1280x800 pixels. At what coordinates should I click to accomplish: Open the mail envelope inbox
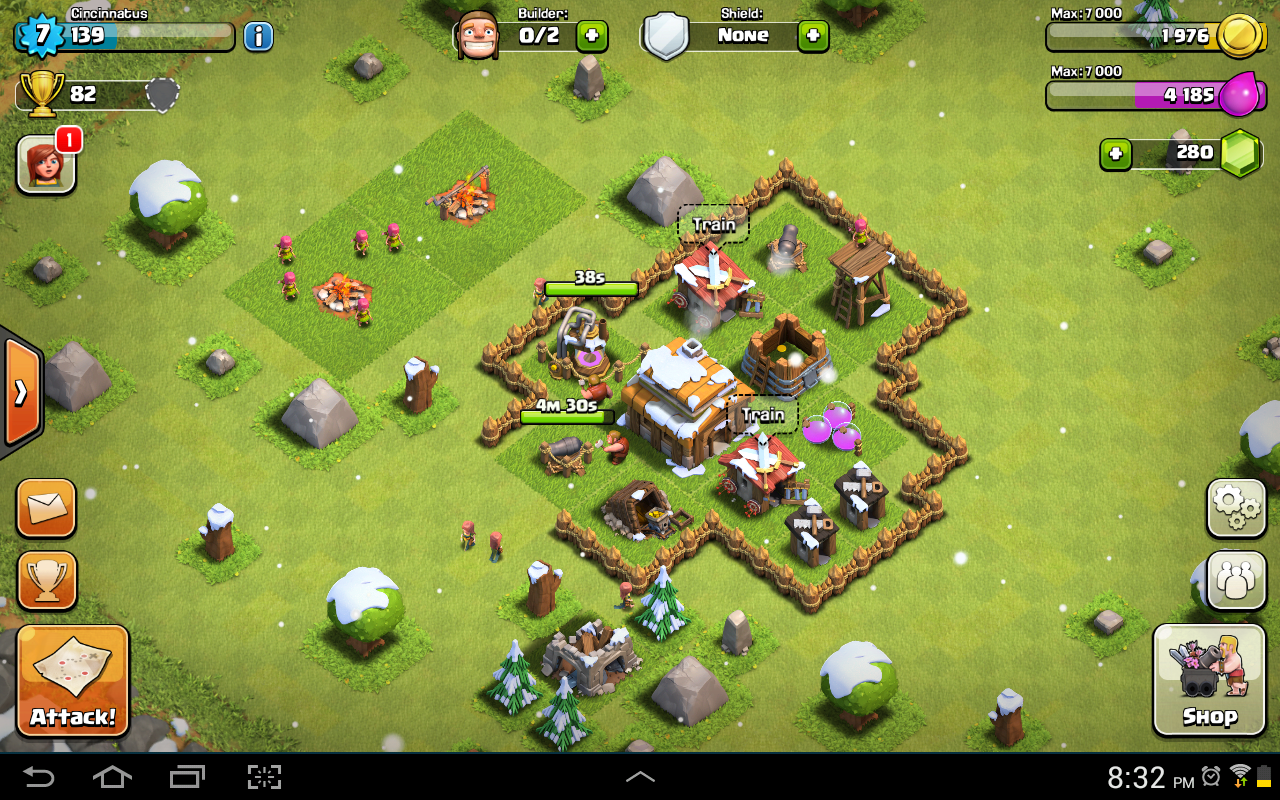click(46, 508)
